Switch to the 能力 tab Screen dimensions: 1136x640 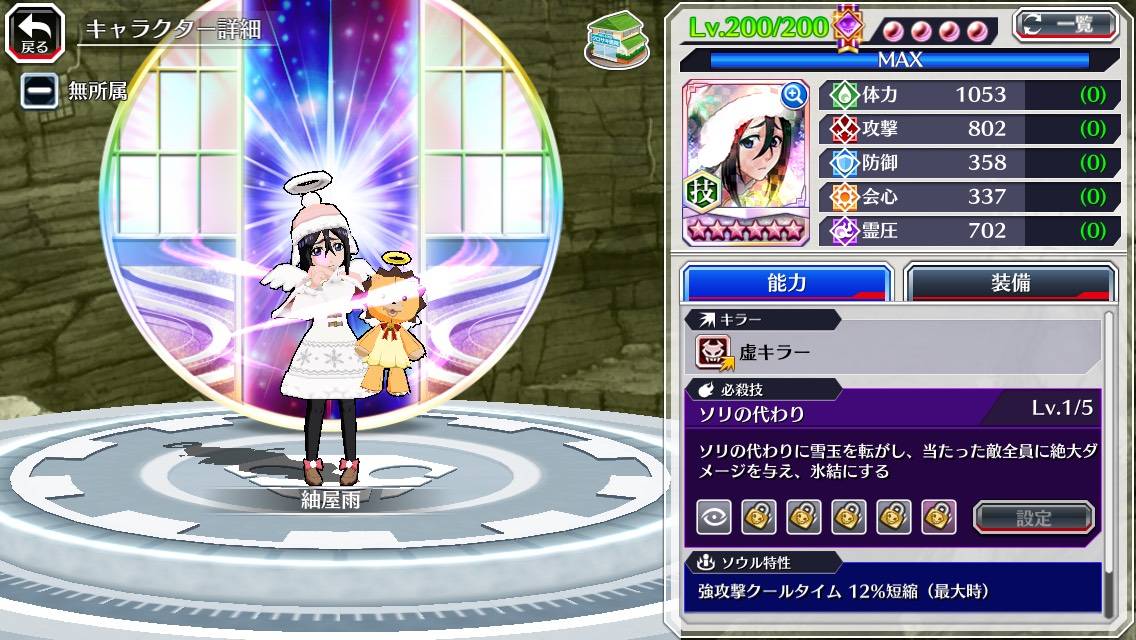786,283
